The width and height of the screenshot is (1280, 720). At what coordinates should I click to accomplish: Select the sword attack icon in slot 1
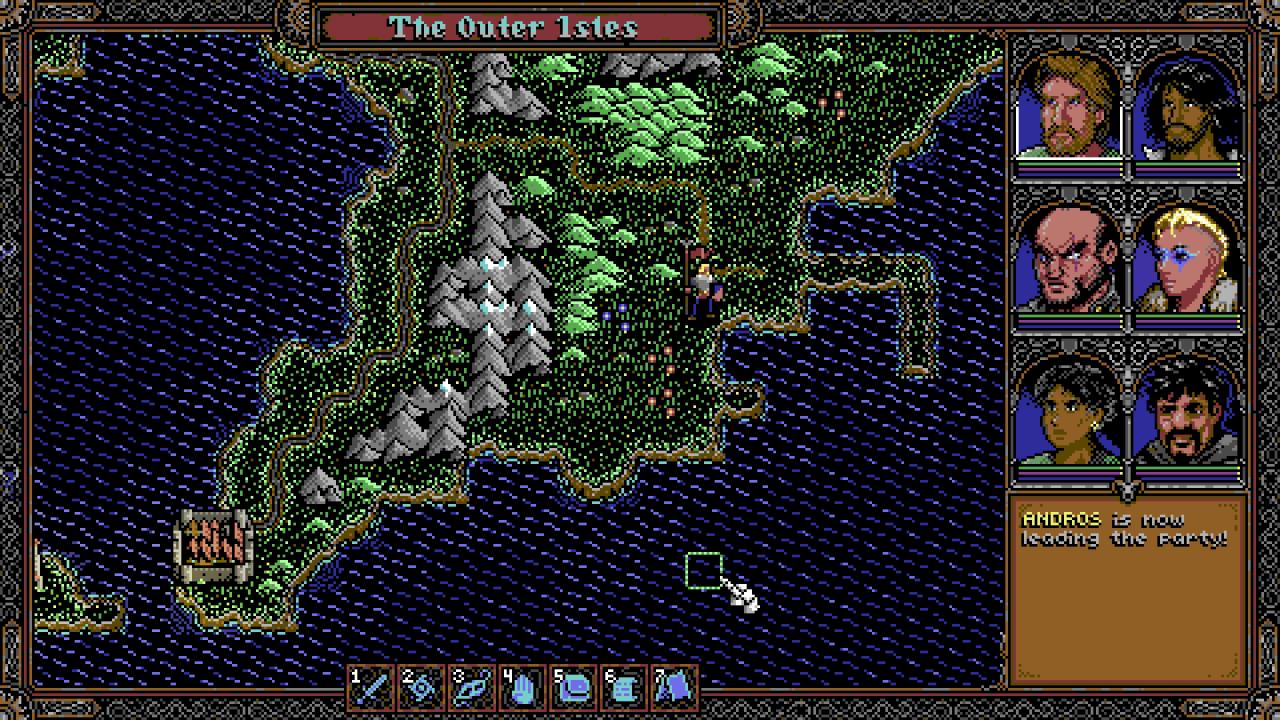coord(372,687)
